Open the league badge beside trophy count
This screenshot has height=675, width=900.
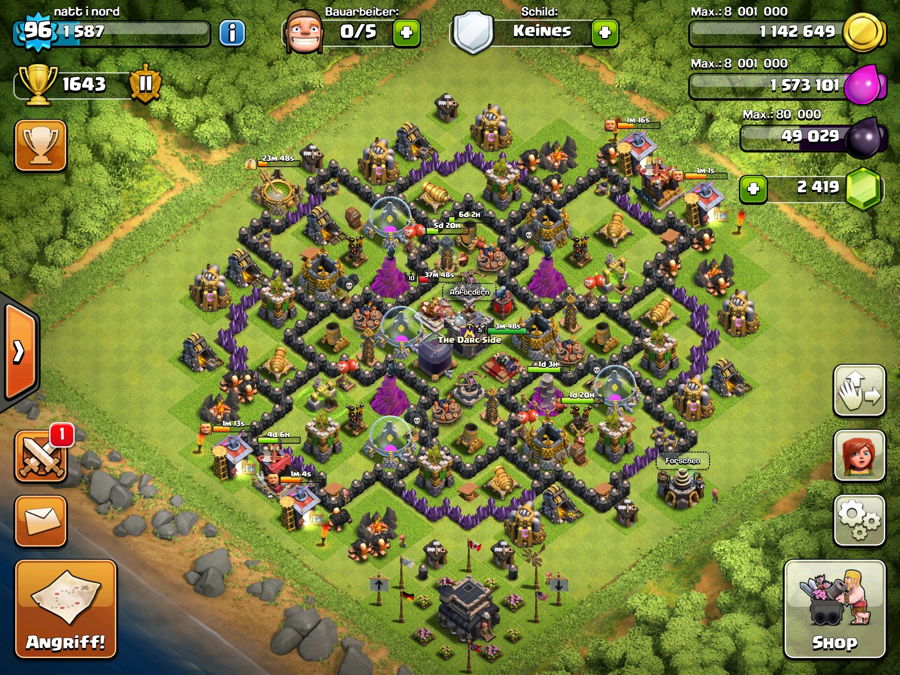pyautogui.click(x=145, y=84)
